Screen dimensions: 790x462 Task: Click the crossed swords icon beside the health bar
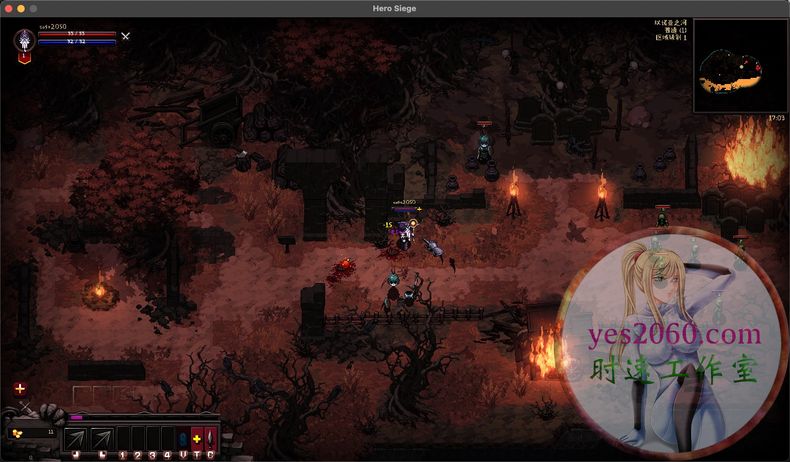pyautogui.click(x=125, y=36)
